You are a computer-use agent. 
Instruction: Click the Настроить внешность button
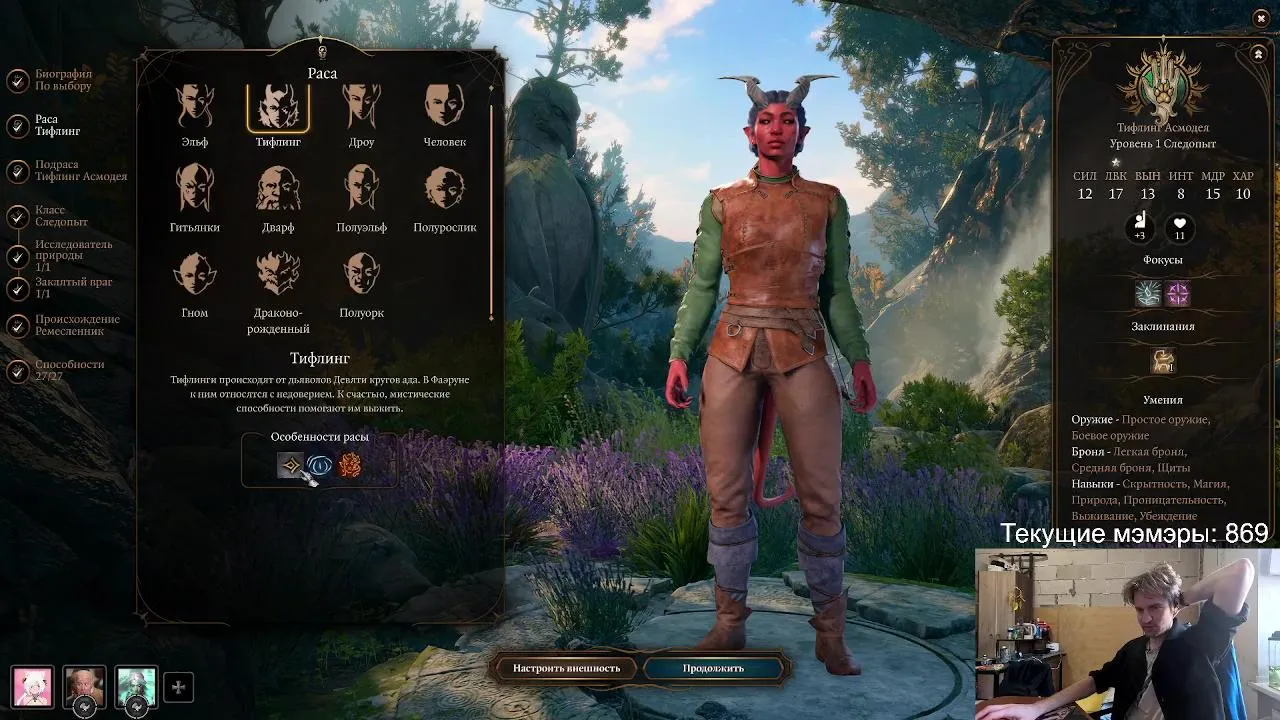(x=566, y=668)
